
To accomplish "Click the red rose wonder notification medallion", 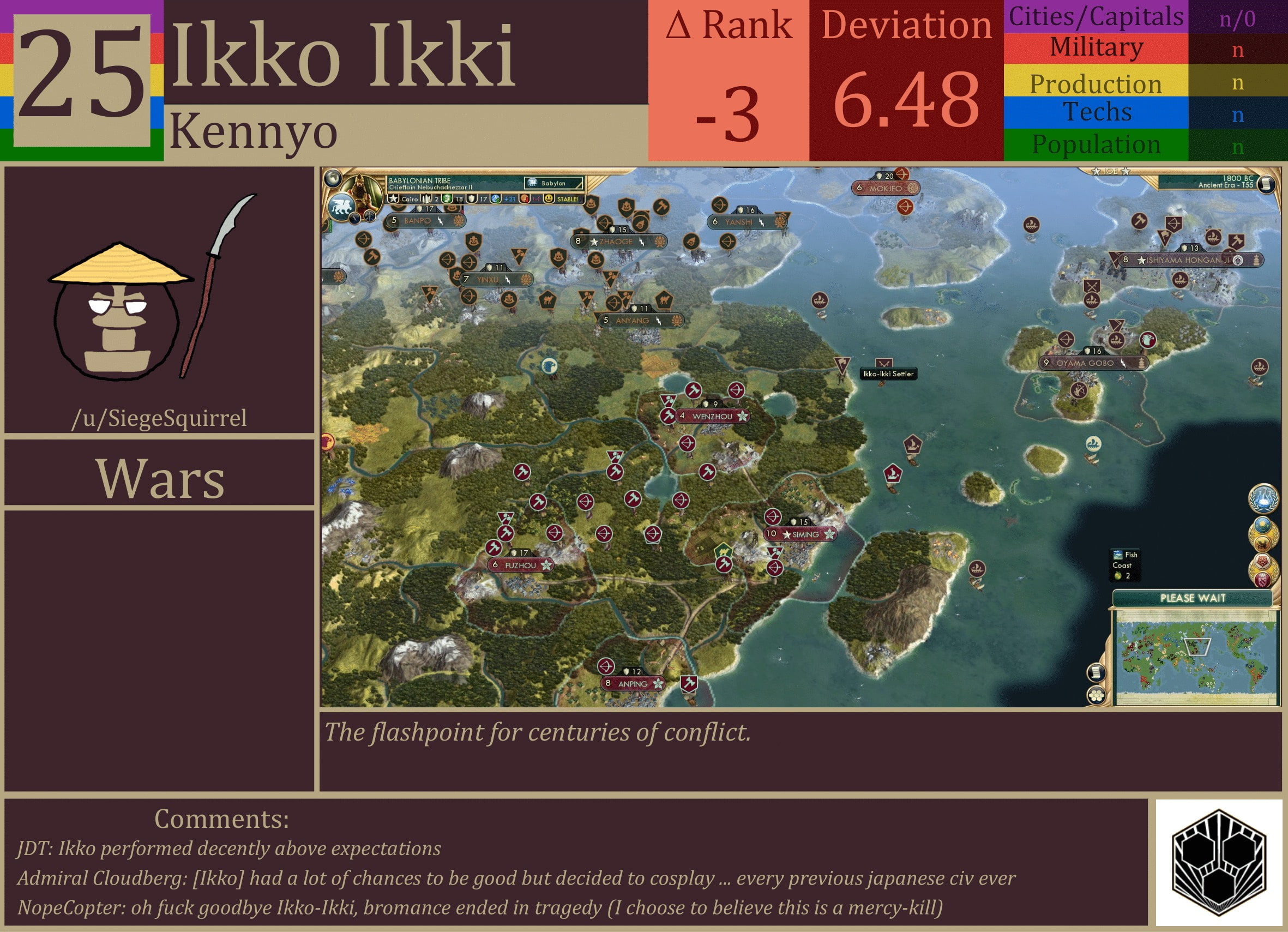I will point(1263,562).
